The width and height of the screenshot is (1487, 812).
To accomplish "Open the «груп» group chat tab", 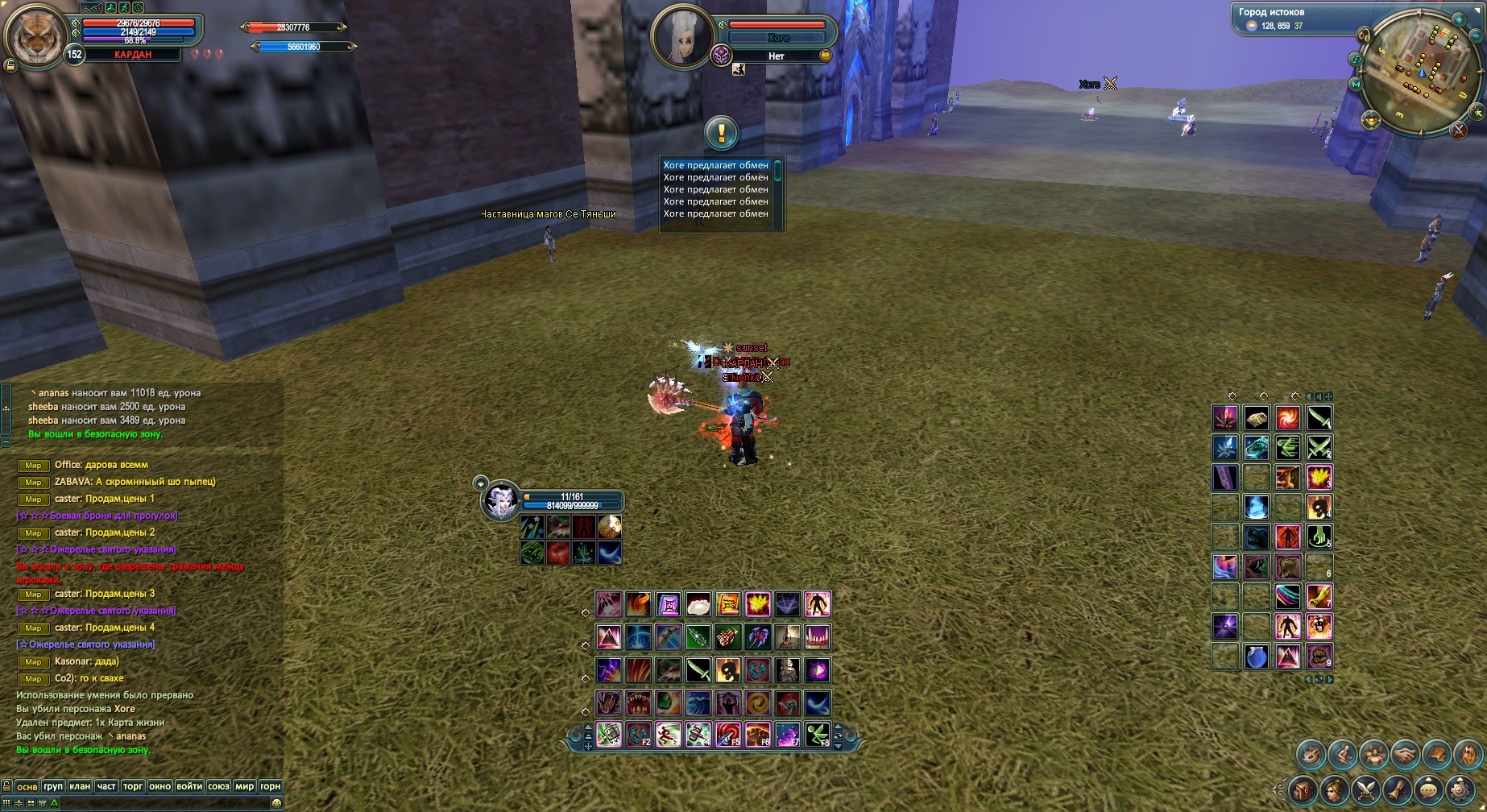I will (53, 786).
